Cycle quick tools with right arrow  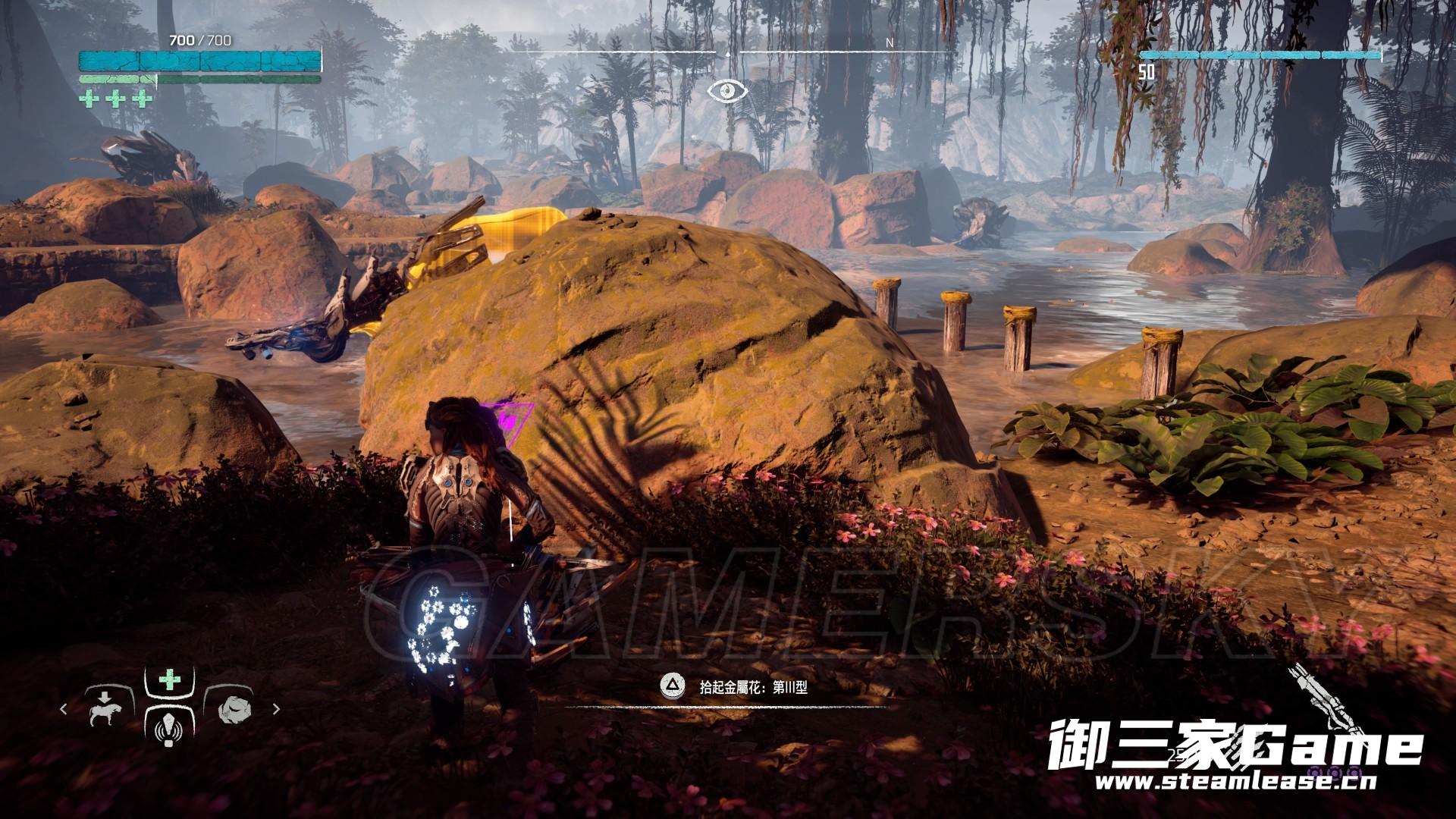[276, 709]
